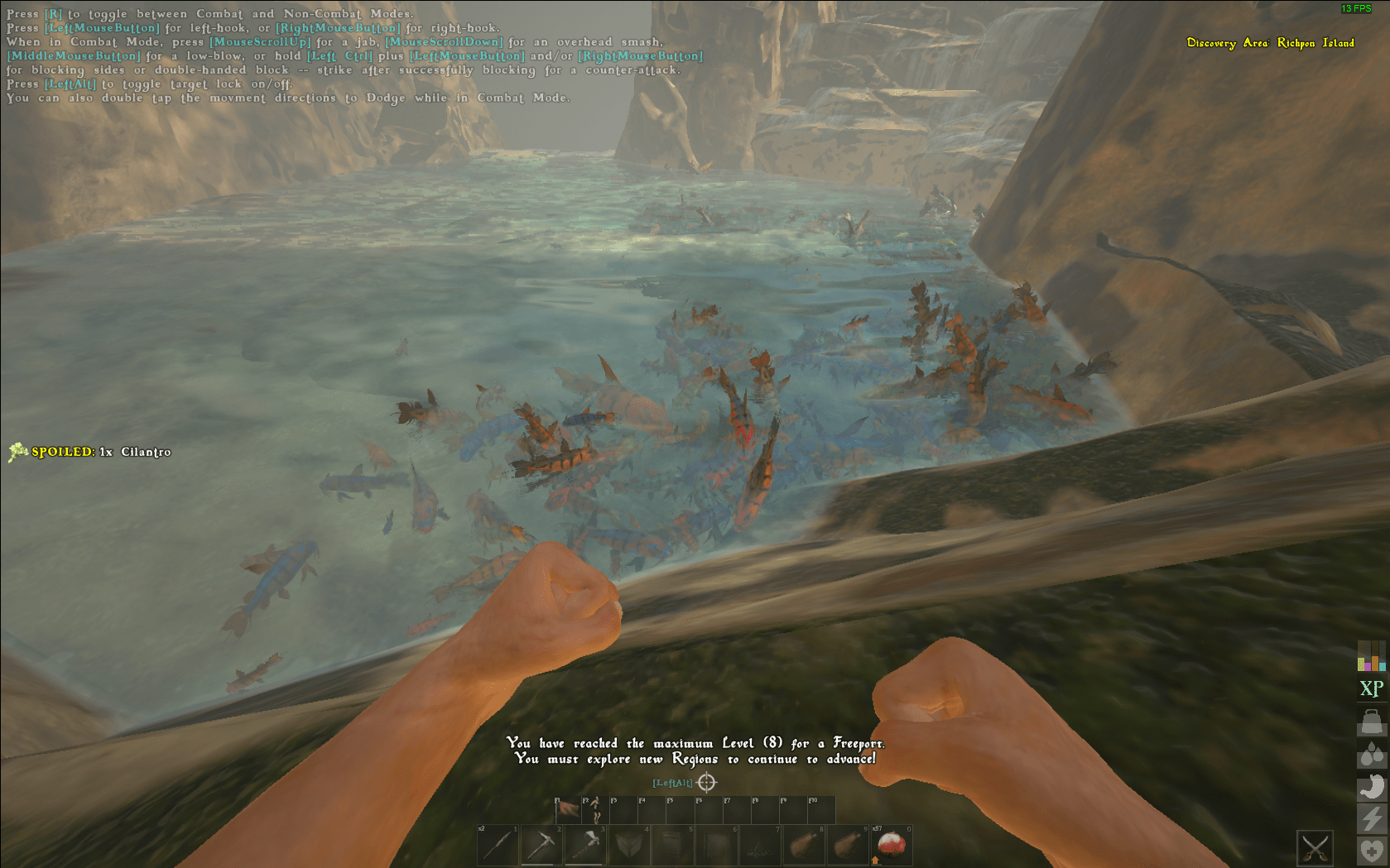Viewport: 1390px width, 868px height.
Task: Click the empty F3 quickslot
Action: [x=623, y=809]
